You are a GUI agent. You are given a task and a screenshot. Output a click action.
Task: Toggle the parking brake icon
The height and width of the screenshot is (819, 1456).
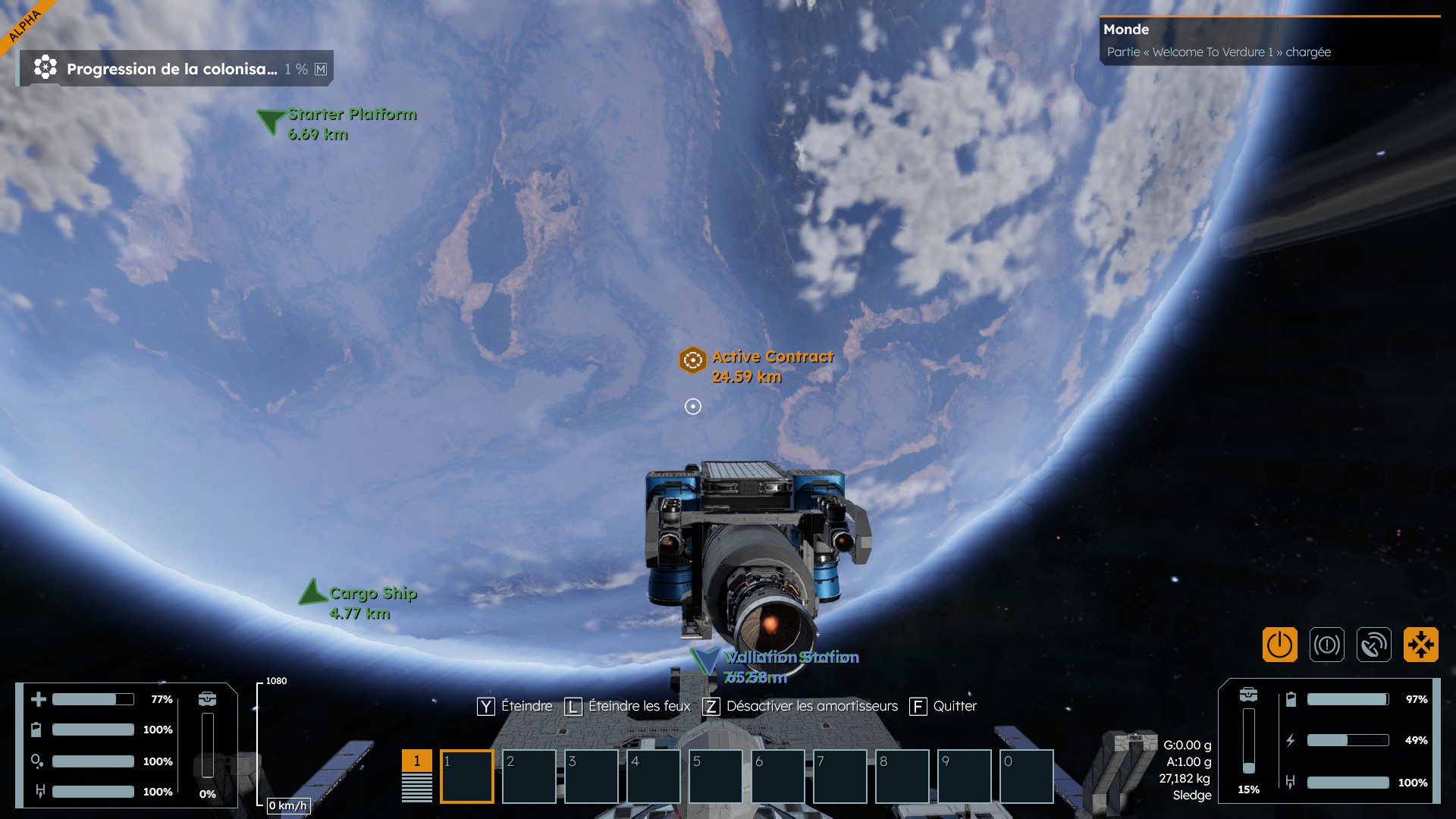click(x=1326, y=645)
